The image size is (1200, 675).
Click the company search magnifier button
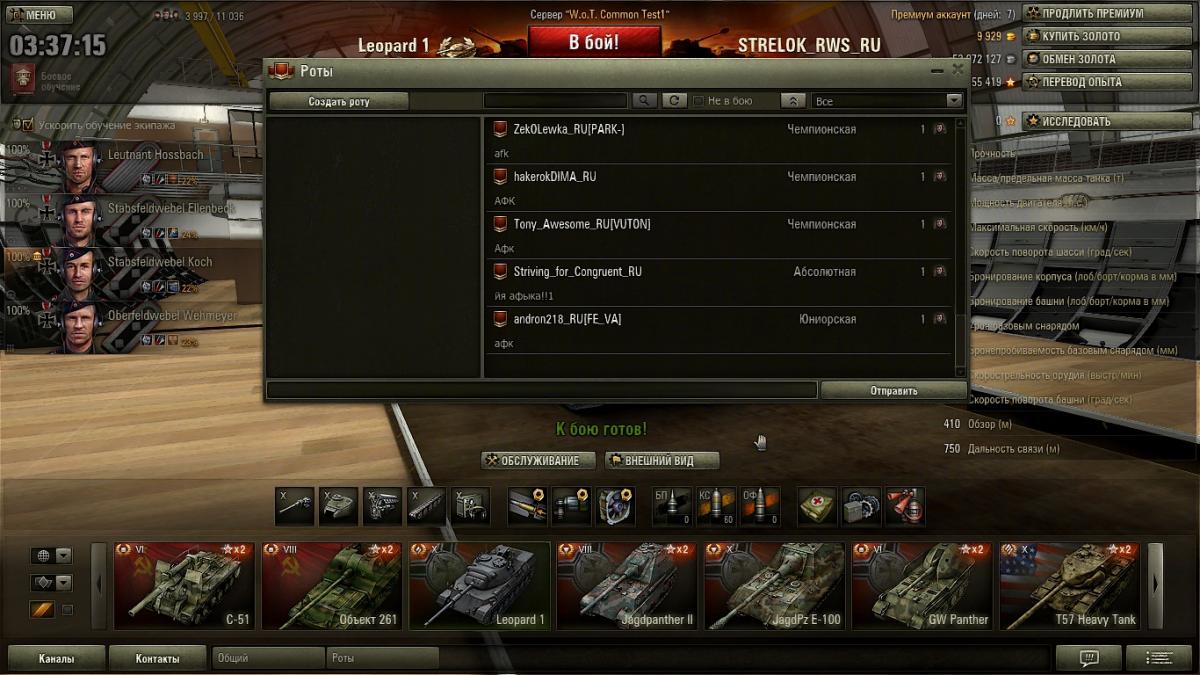tap(644, 101)
